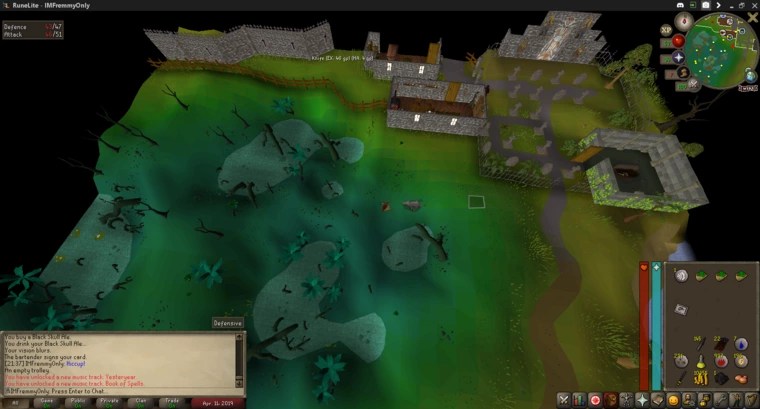Switch to the Clan chat tab

coord(141,402)
